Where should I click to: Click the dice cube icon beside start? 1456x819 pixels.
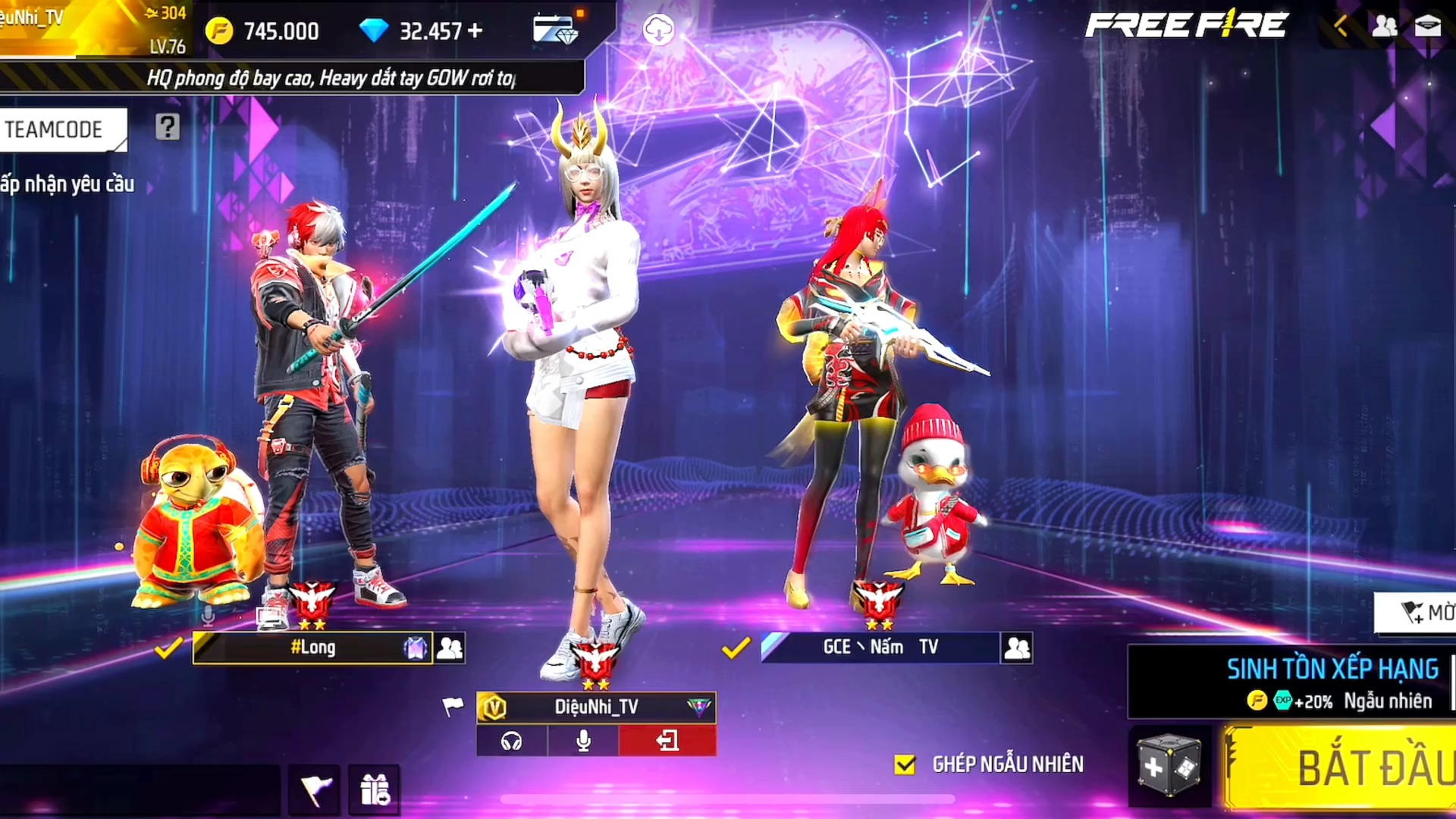(1169, 766)
